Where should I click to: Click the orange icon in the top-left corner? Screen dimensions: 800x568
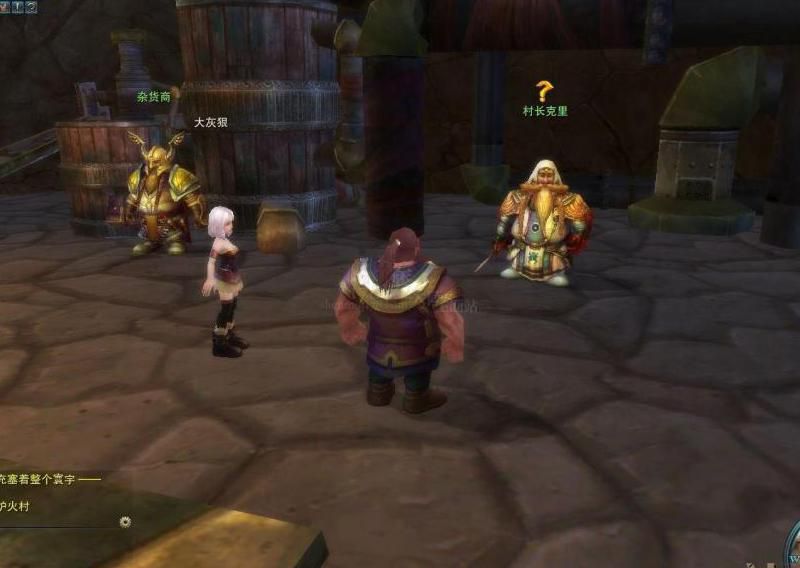tap(4, 6)
